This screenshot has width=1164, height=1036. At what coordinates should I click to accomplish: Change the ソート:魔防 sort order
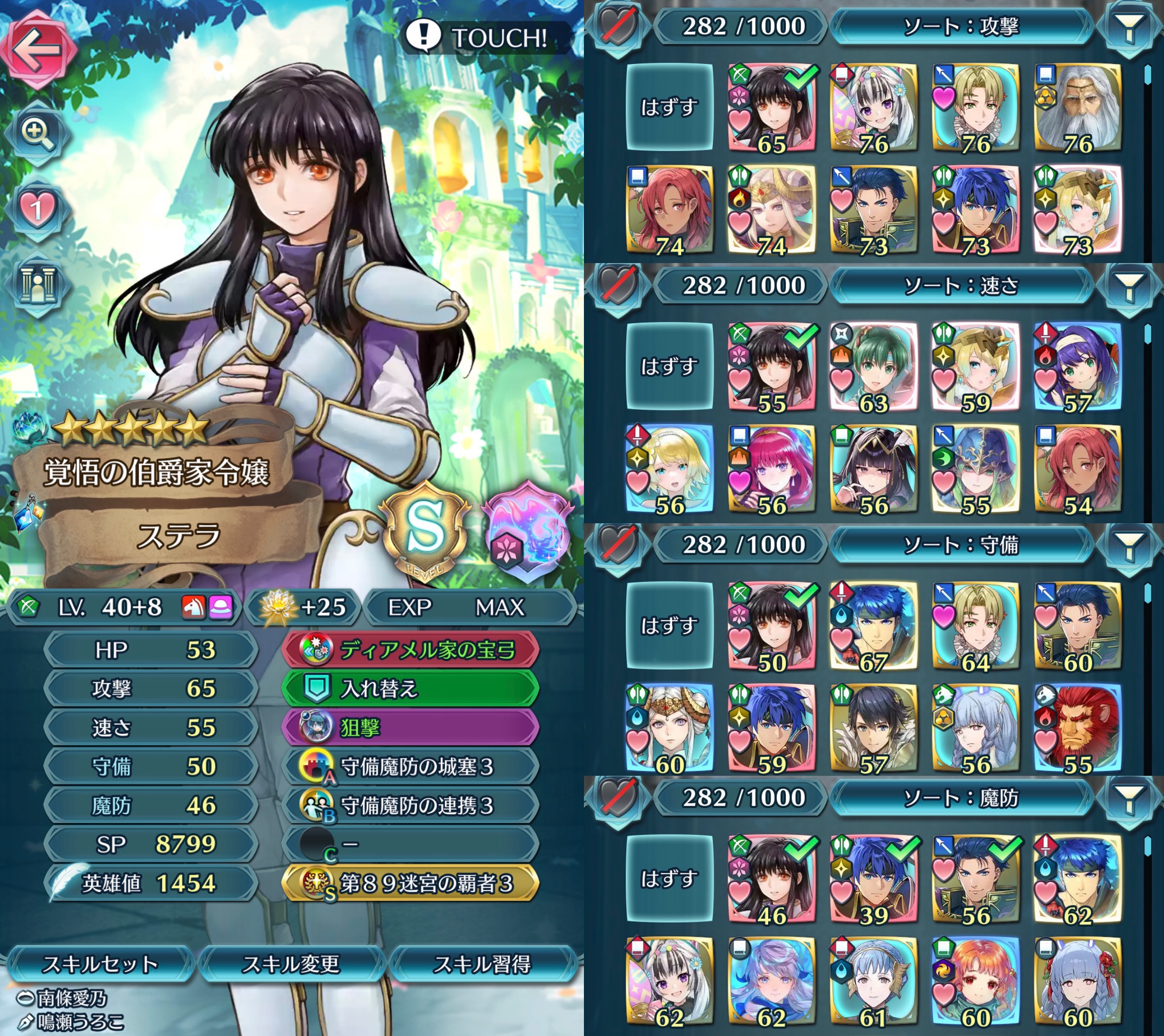coord(962,798)
